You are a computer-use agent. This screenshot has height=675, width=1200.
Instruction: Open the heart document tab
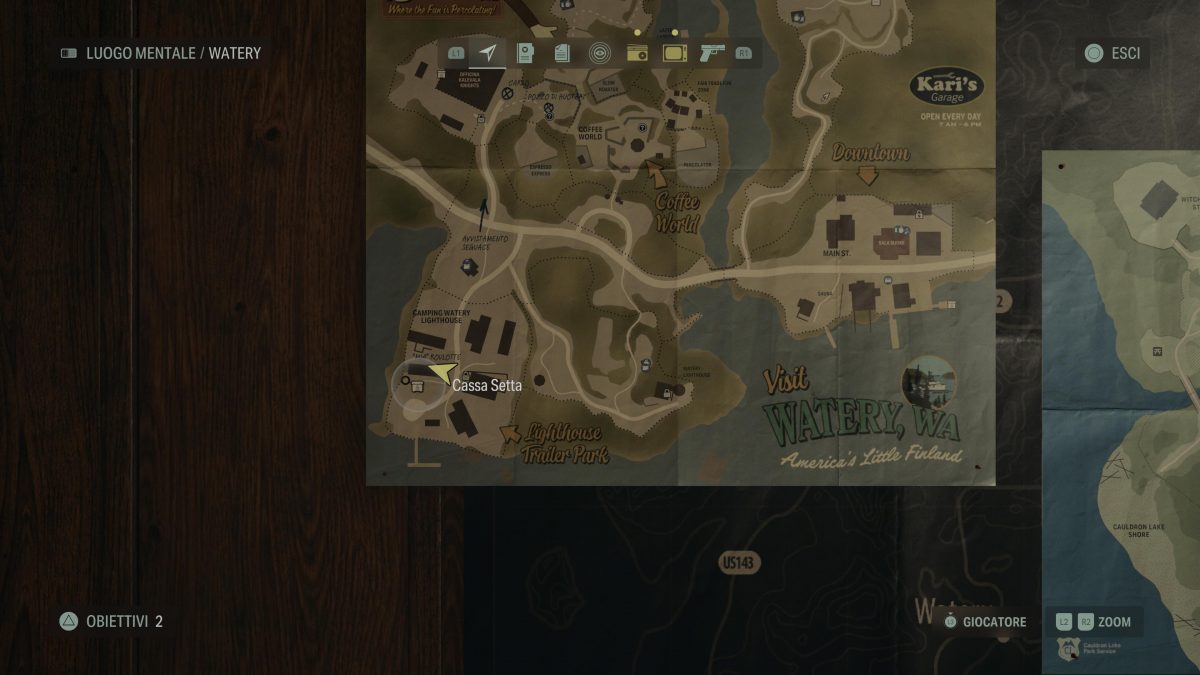click(x=525, y=53)
